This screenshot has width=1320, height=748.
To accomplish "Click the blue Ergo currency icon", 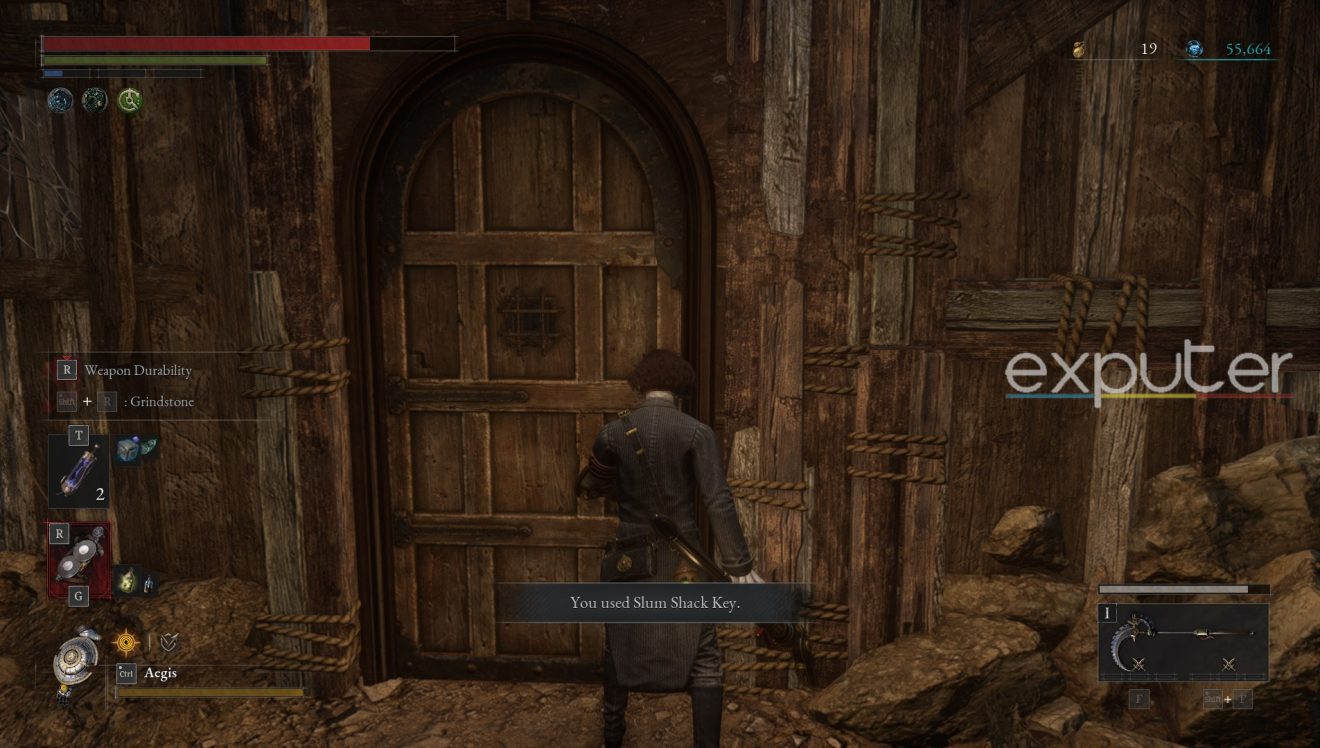I will click(x=1194, y=49).
